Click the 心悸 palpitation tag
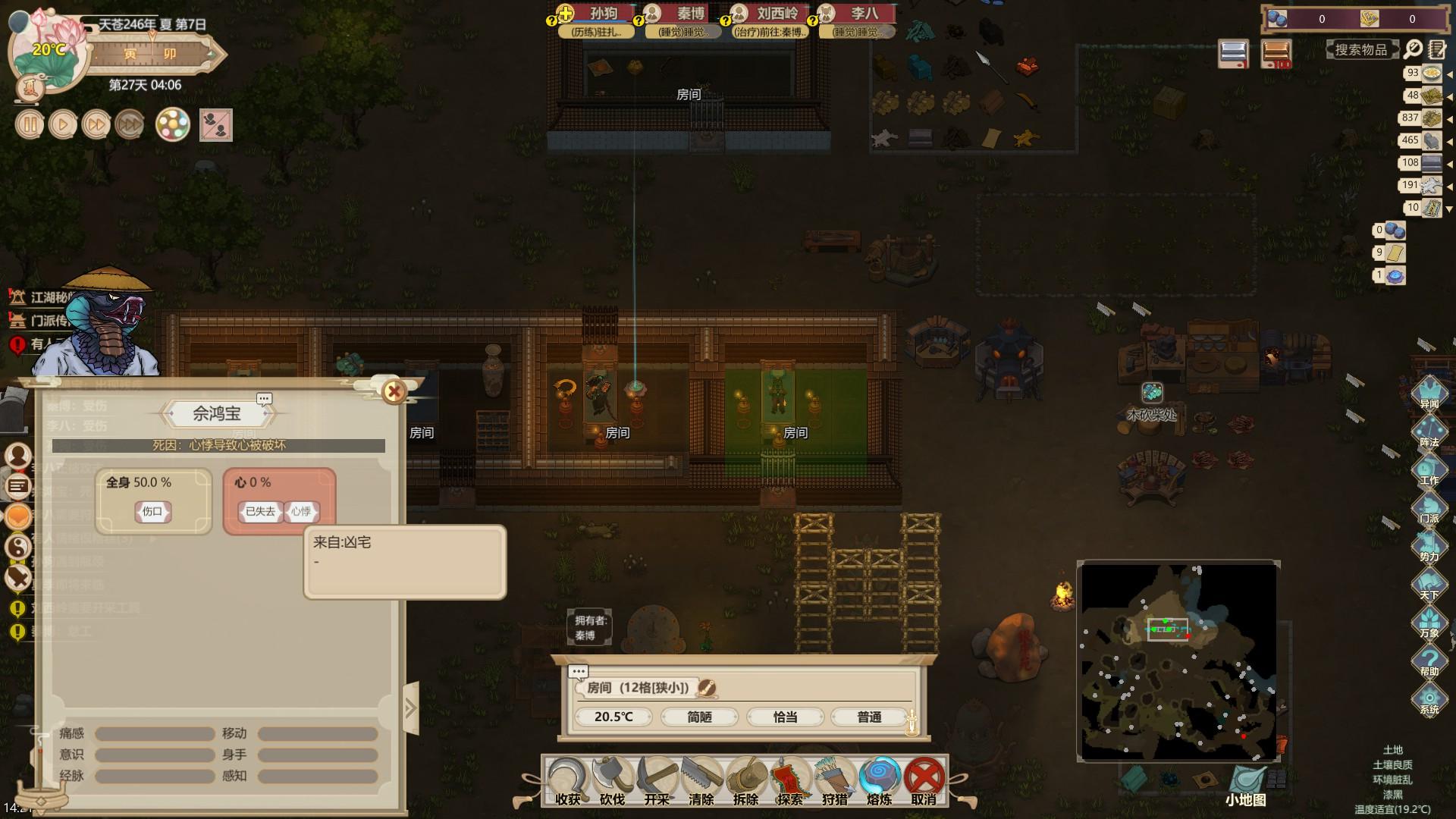This screenshot has width=1456, height=819. pyautogui.click(x=301, y=512)
